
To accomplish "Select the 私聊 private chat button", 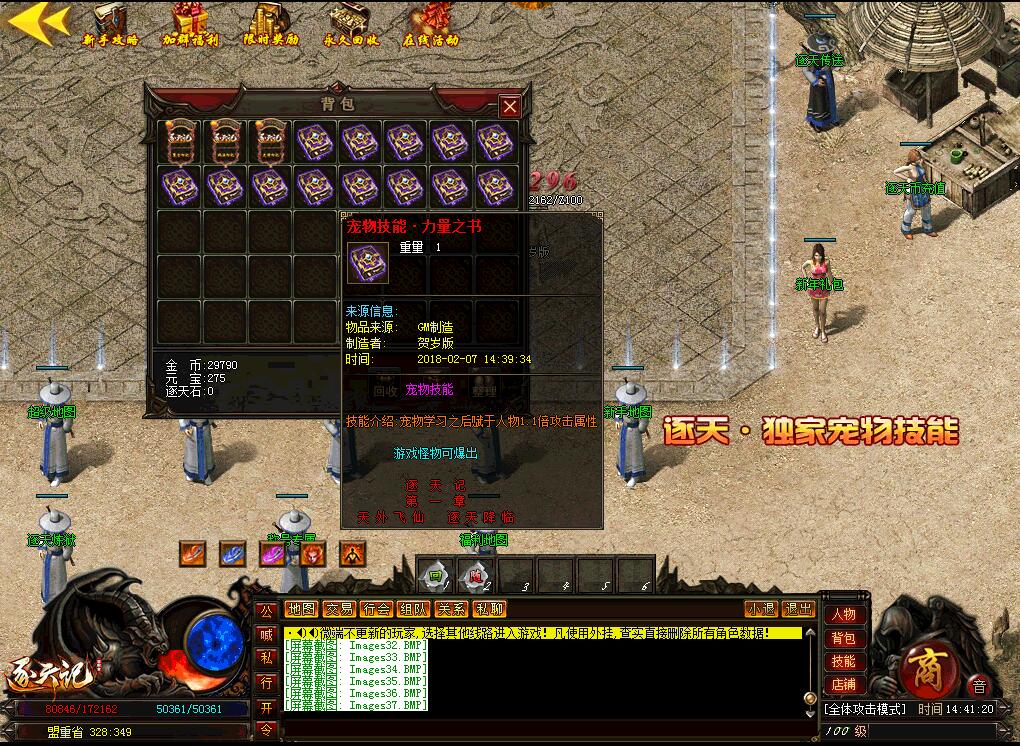I will coord(489,609).
